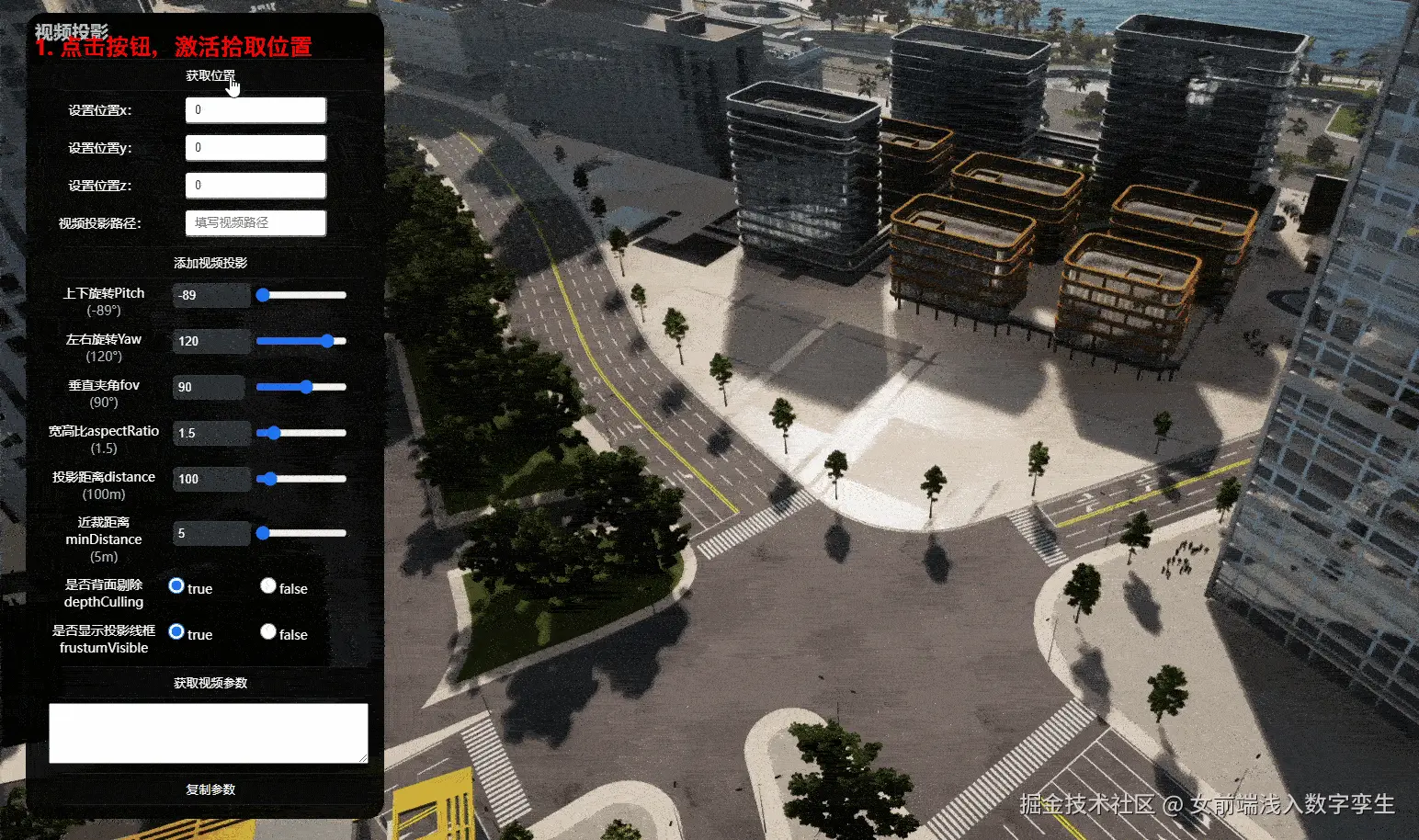1419x840 pixels.
Task: Click the 视频投影路径 video path field
Action: coord(255,223)
